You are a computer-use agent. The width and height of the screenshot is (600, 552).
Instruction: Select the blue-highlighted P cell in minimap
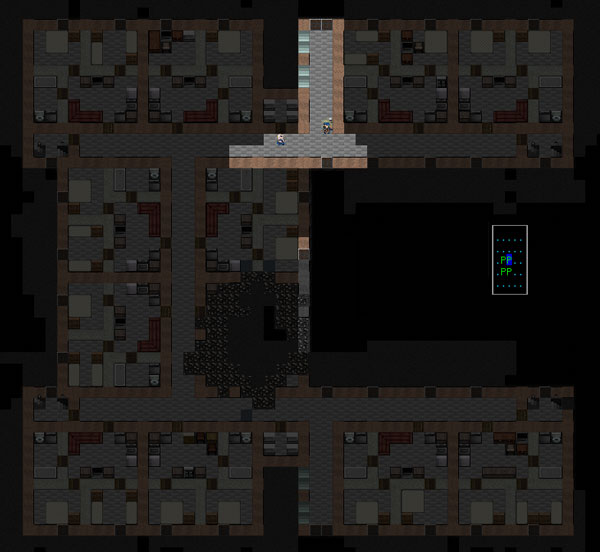(x=509, y=261)
